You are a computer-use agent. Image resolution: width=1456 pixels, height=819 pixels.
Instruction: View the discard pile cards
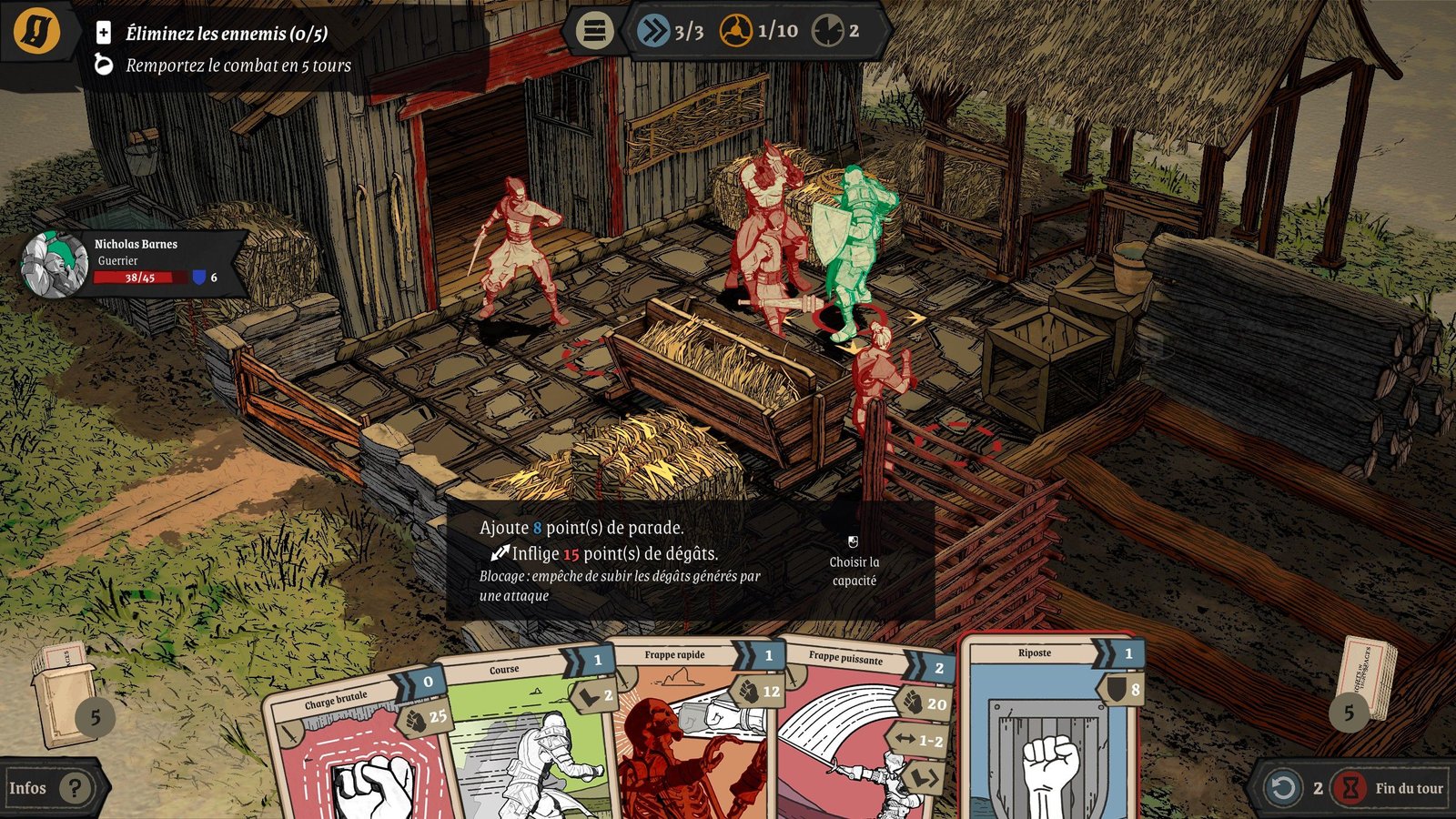[x=1365, y=682]
